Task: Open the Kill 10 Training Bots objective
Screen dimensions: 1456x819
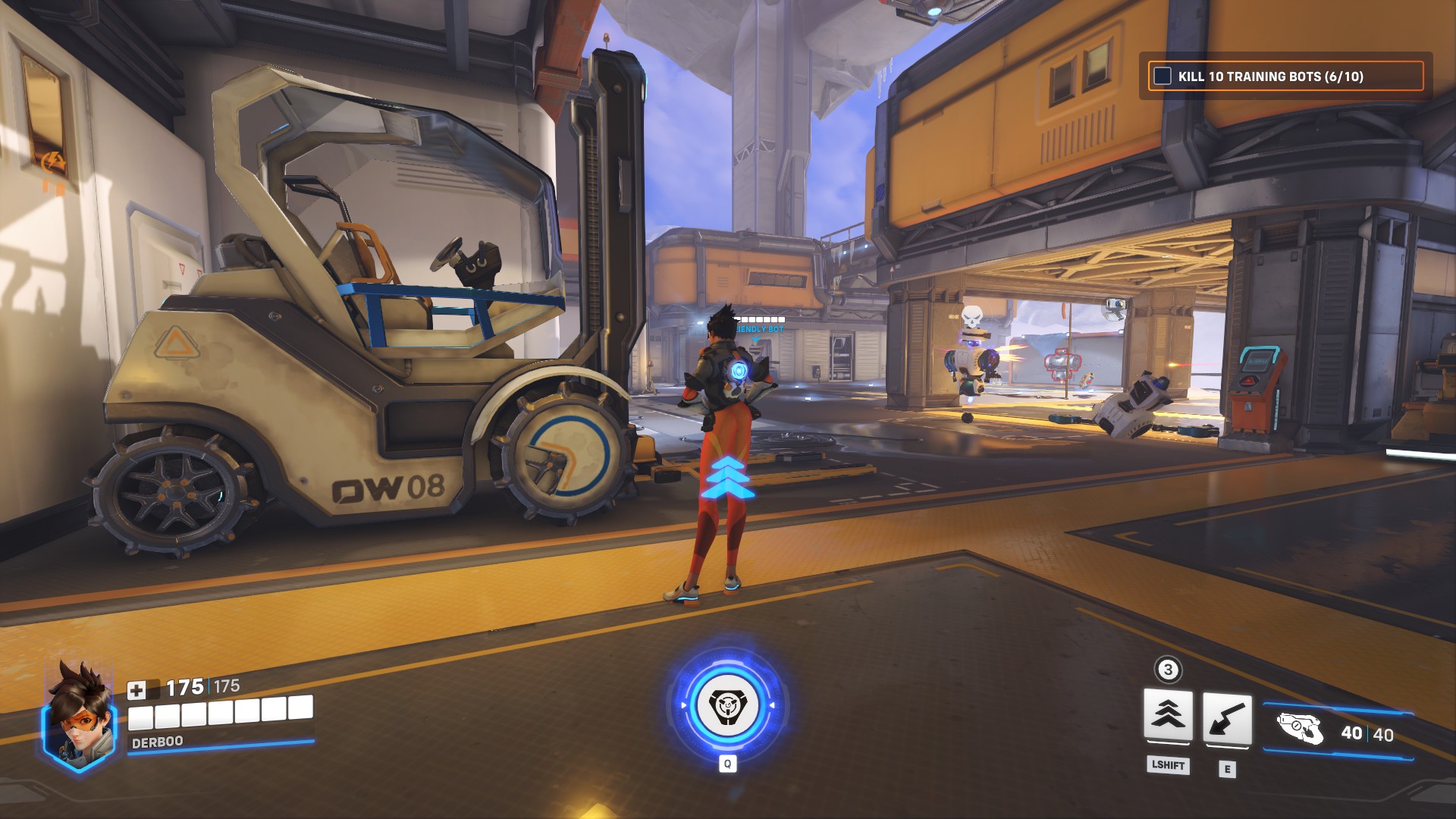Action: tap(1270, 77)
